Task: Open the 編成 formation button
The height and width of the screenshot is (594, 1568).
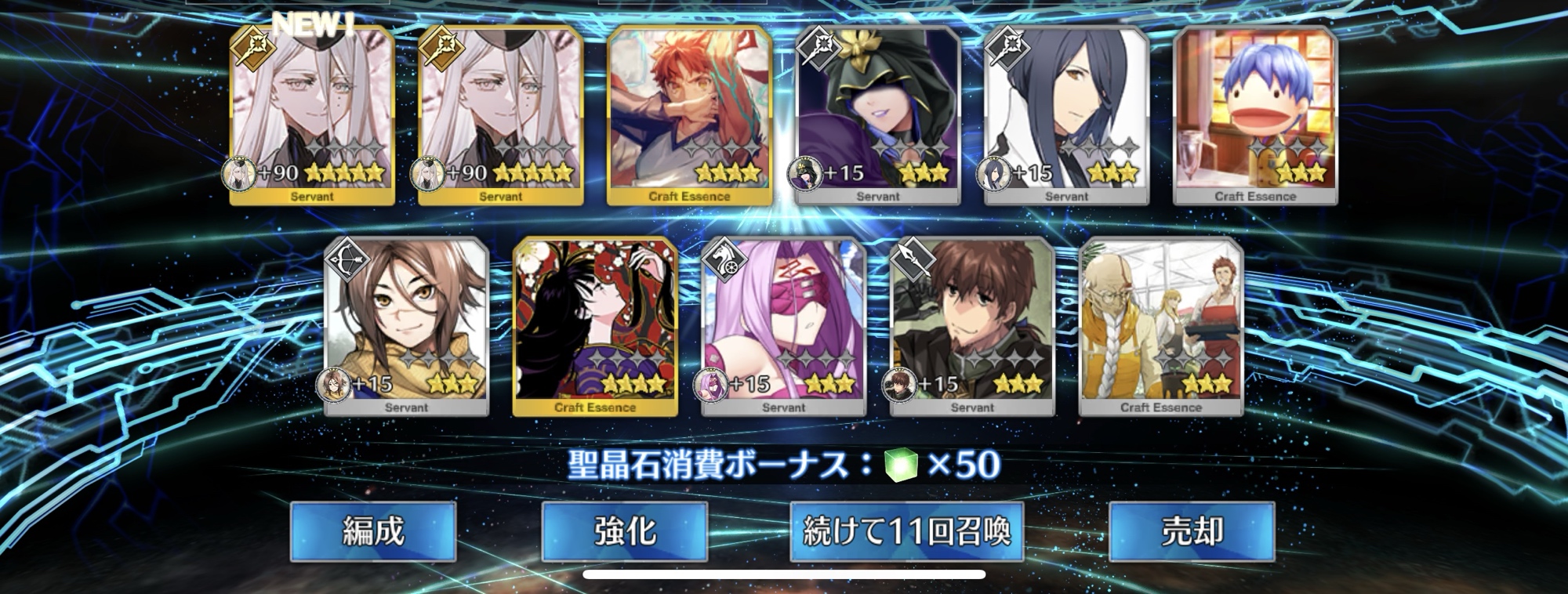Action: (373, 532)
